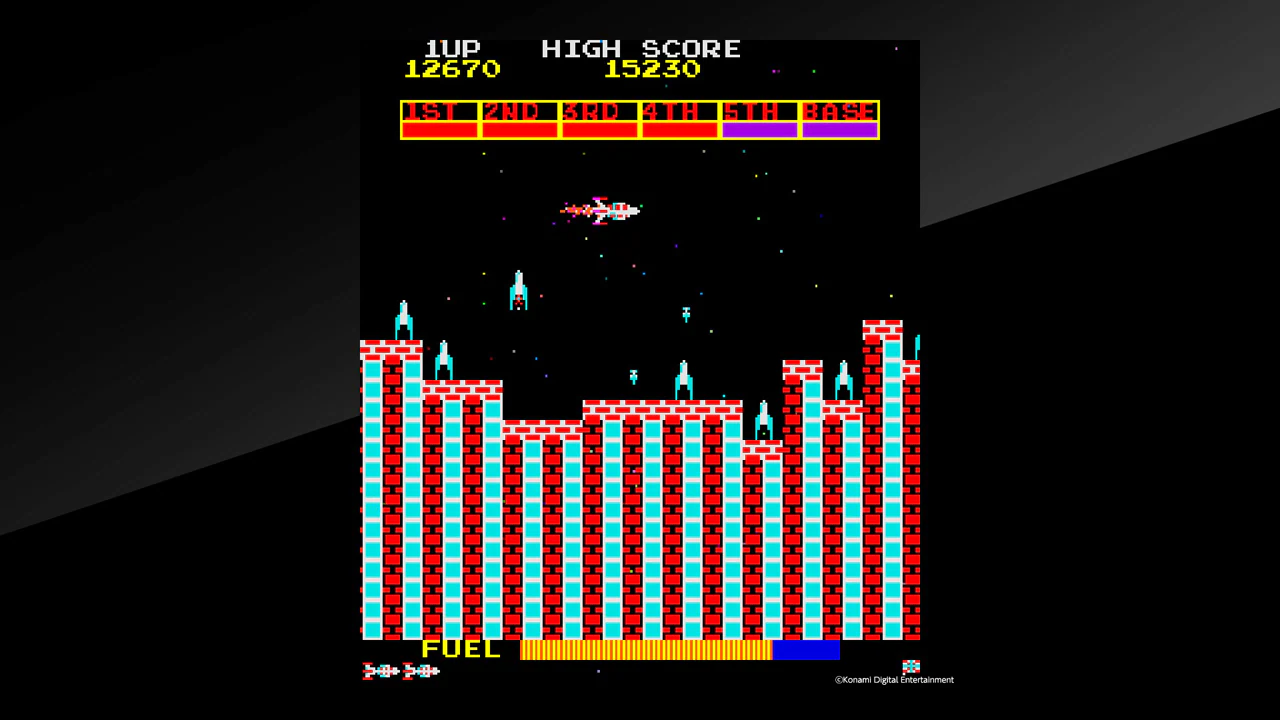Expand the 4TH stage cell
Viewport: 1280px width, 720px height.
point(678,112)
